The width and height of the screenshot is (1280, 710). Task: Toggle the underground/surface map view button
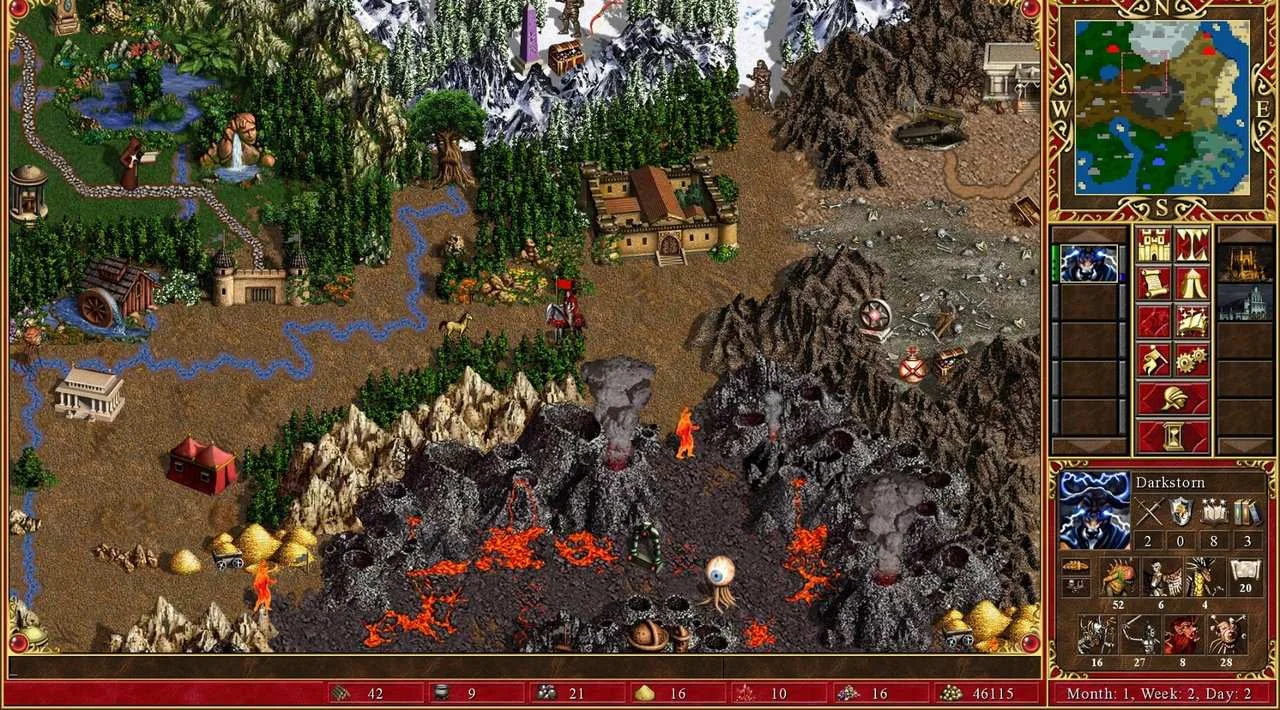(x=1191, y=246)
